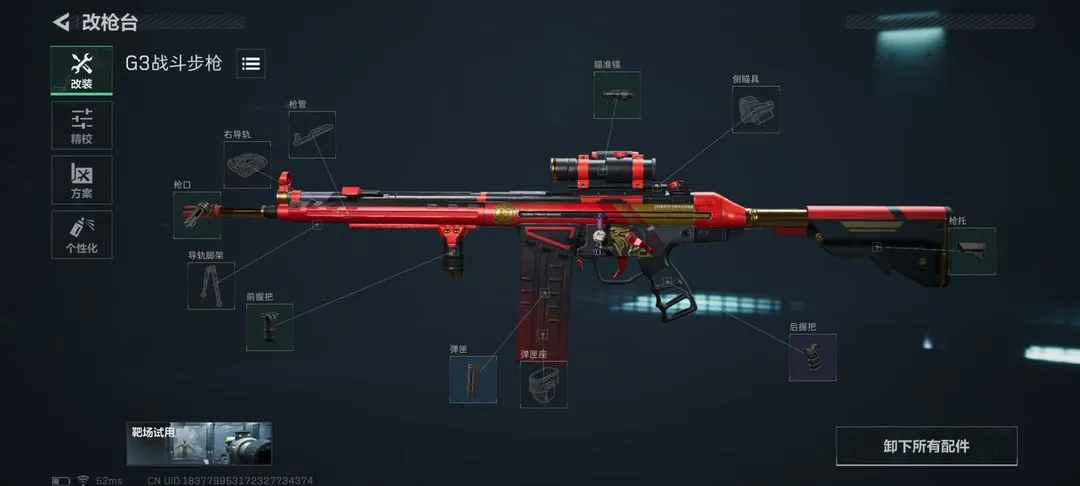Open the 弹匣 attachment slot
Screen dimensions: 1080x486
click(x=473, y=380)
